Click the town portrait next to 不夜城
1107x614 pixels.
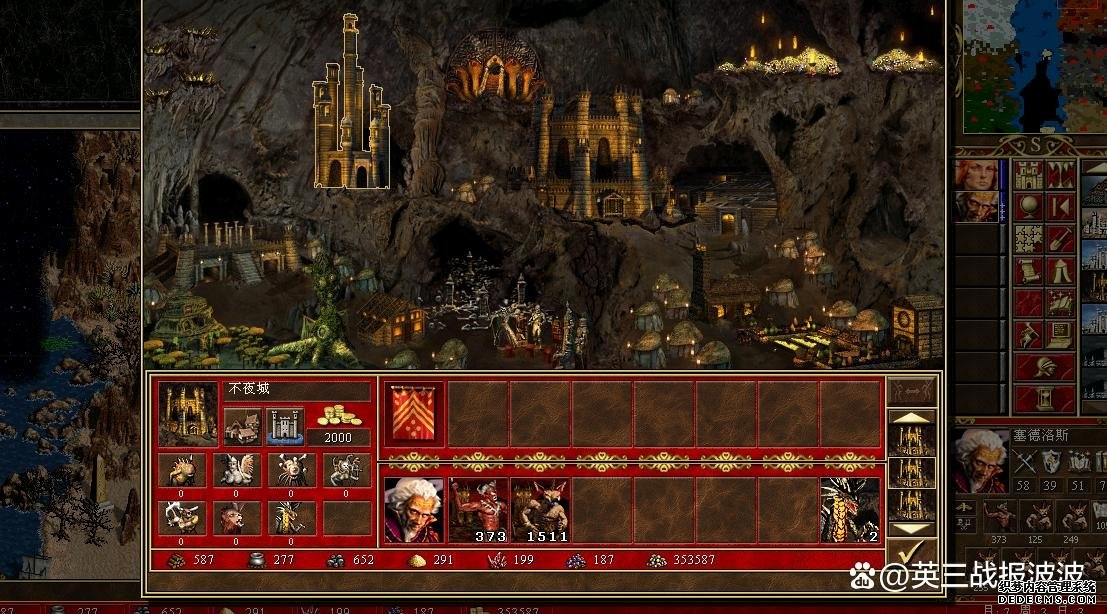[x=188, y=414]
